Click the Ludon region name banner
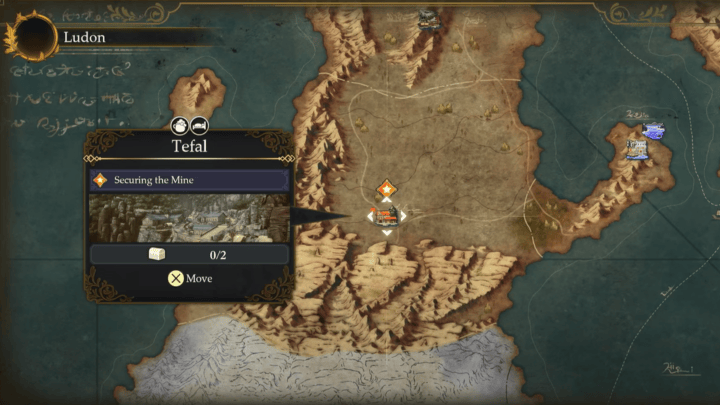 (85, 37)
